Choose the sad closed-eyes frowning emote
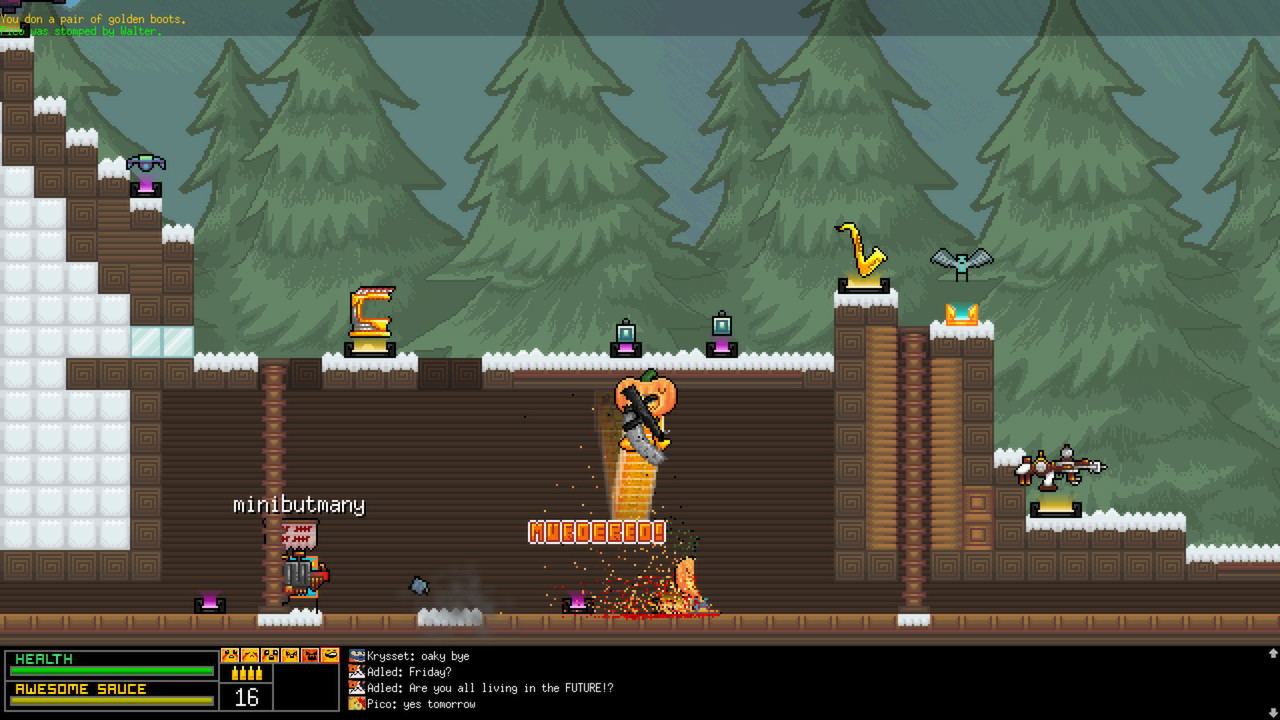1280x720 pixels. pyautogui.click(x=250, y=655)
